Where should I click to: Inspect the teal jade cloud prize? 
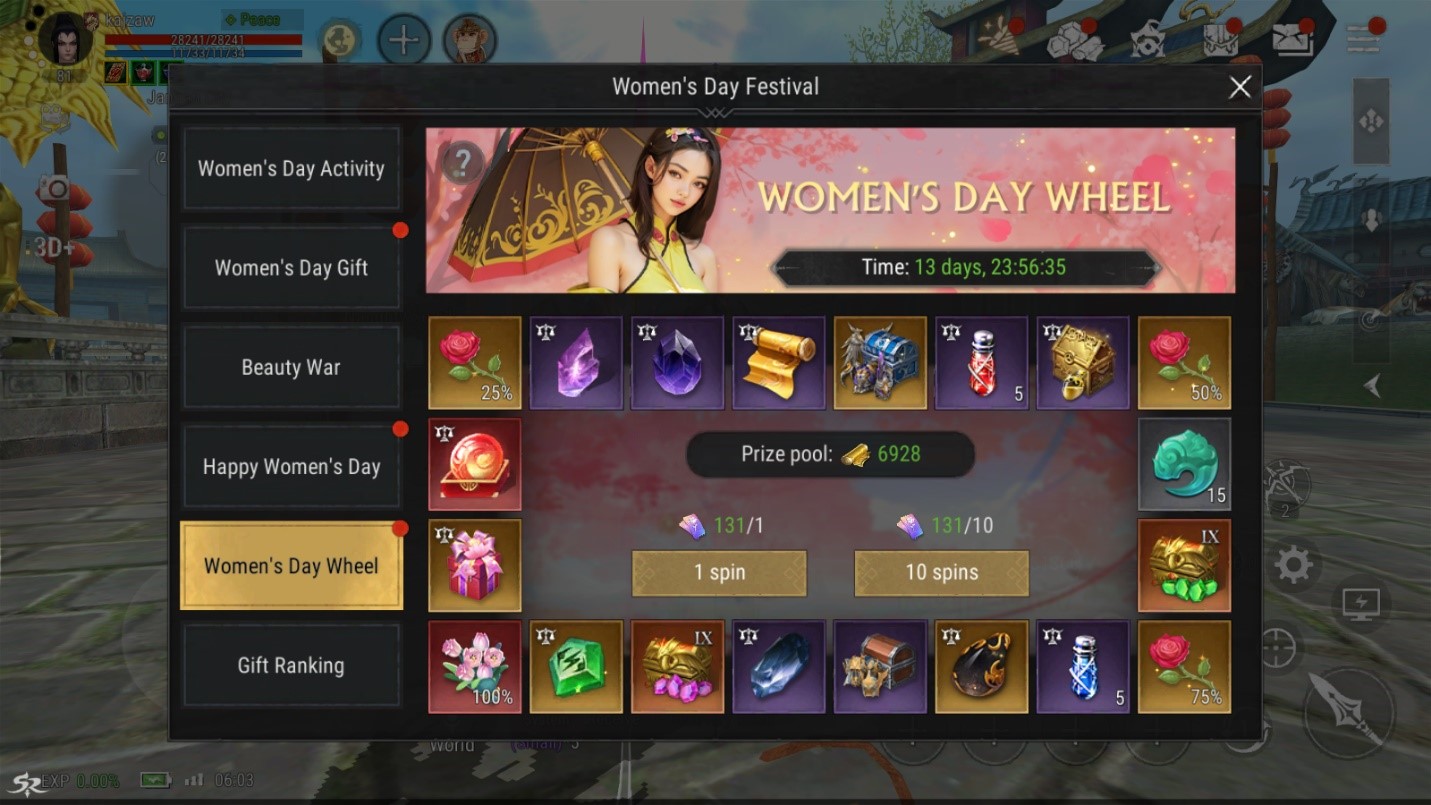(1184, 464)
